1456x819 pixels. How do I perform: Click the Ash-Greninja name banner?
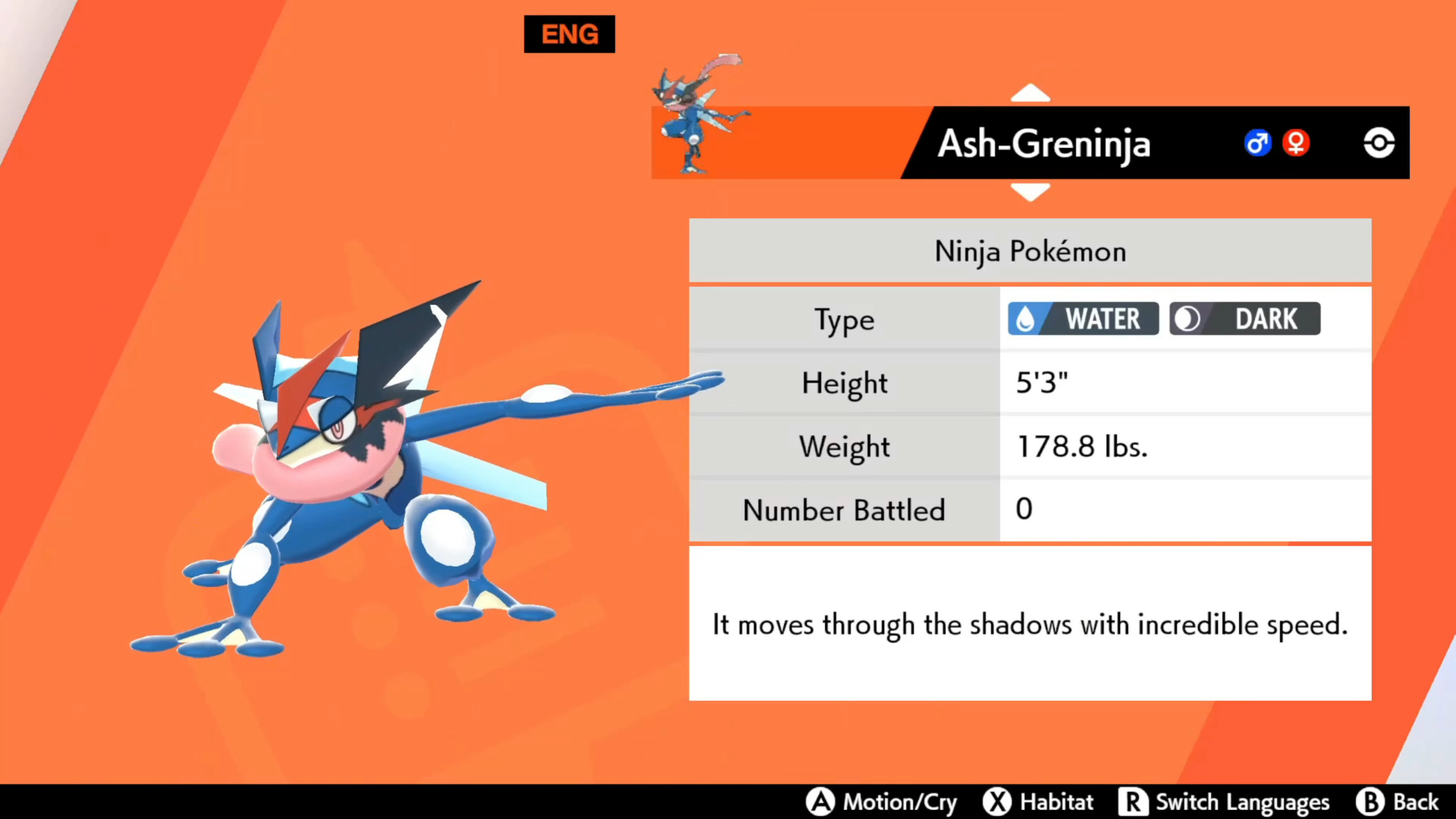tap(1044, 143)
